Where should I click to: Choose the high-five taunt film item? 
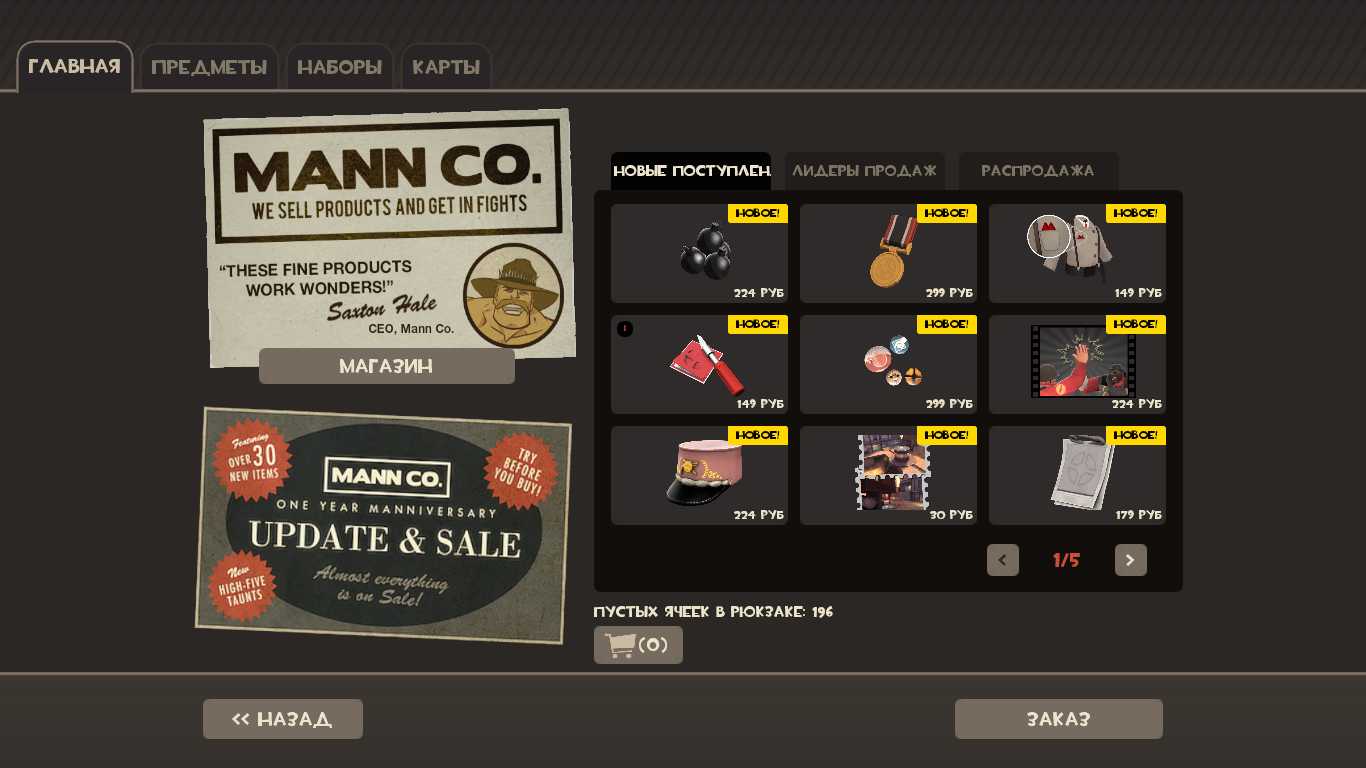coord(1077,364)
